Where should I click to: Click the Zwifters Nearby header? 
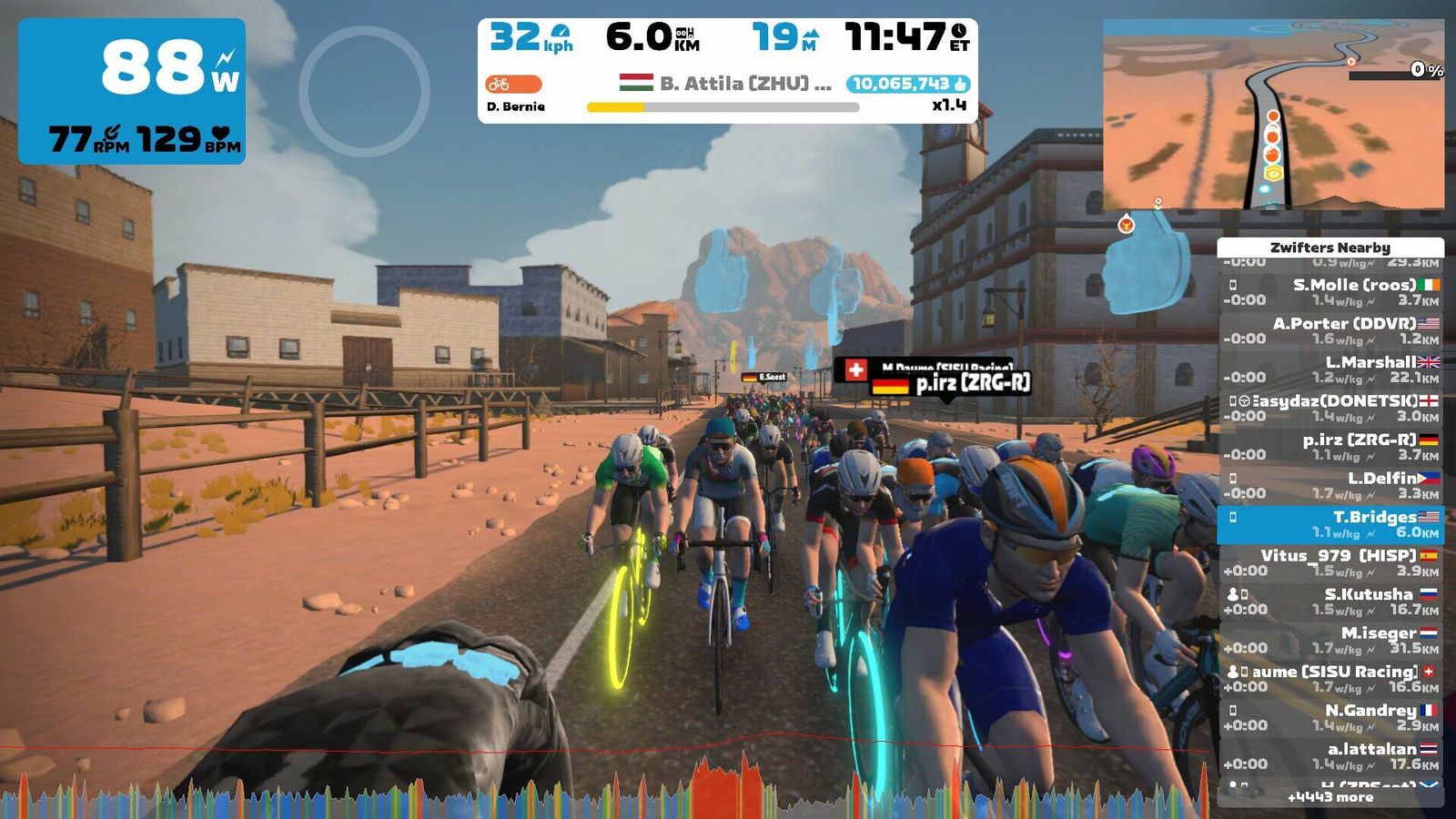tap(1330, 248)
